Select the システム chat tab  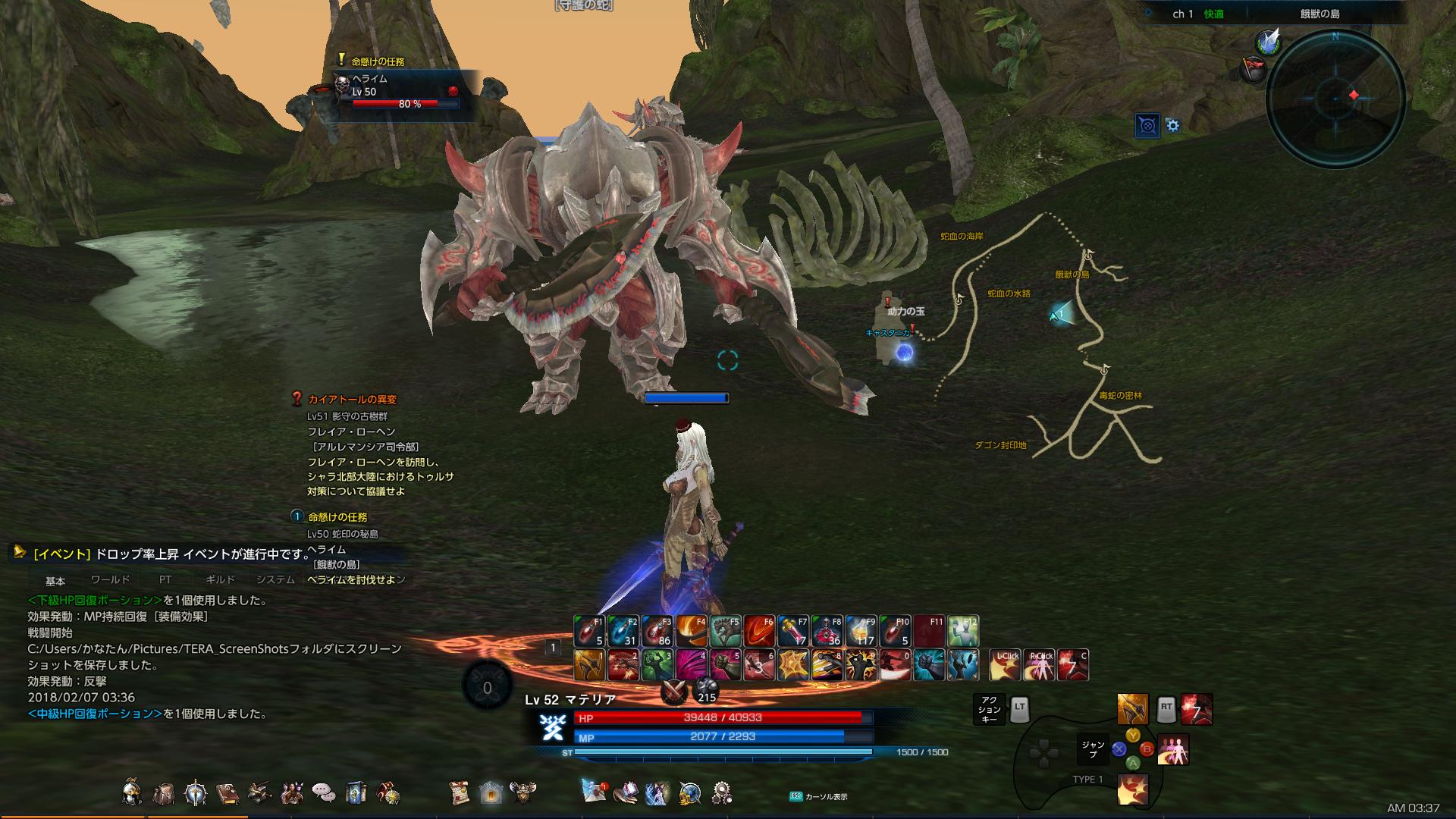(x=275, y=580)
